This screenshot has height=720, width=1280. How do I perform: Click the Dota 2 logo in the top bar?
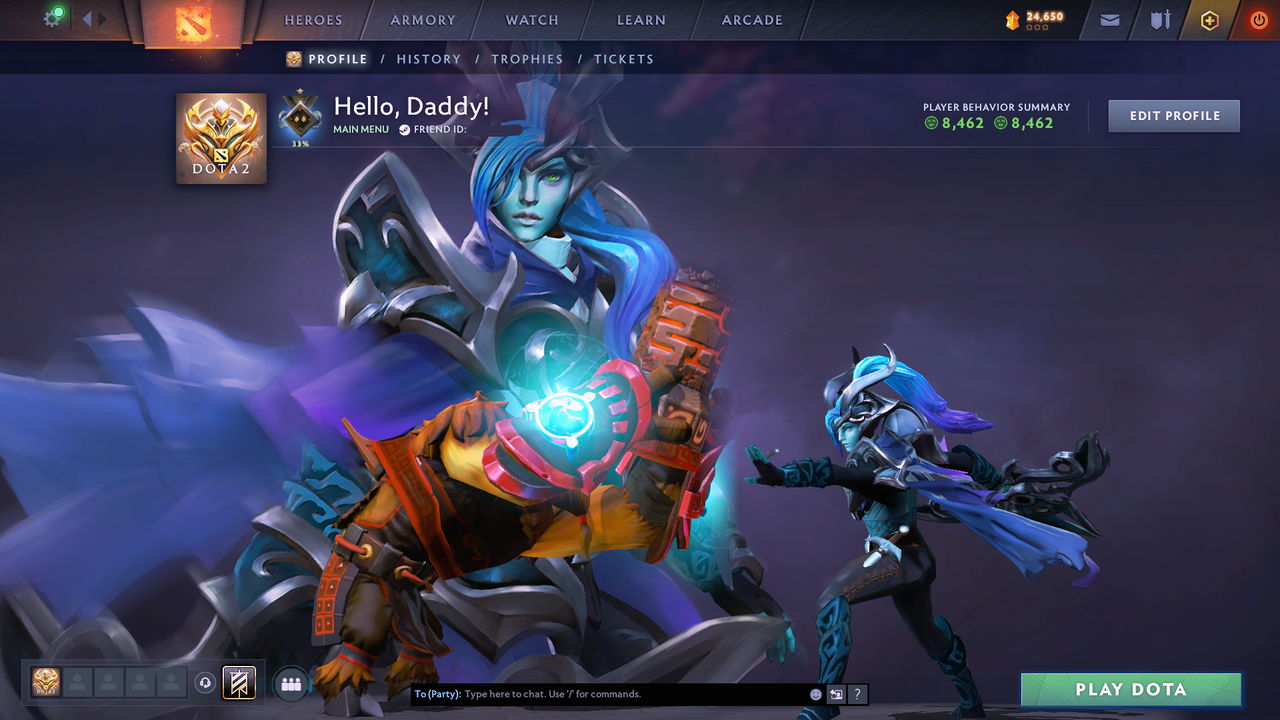pos(195,22)
